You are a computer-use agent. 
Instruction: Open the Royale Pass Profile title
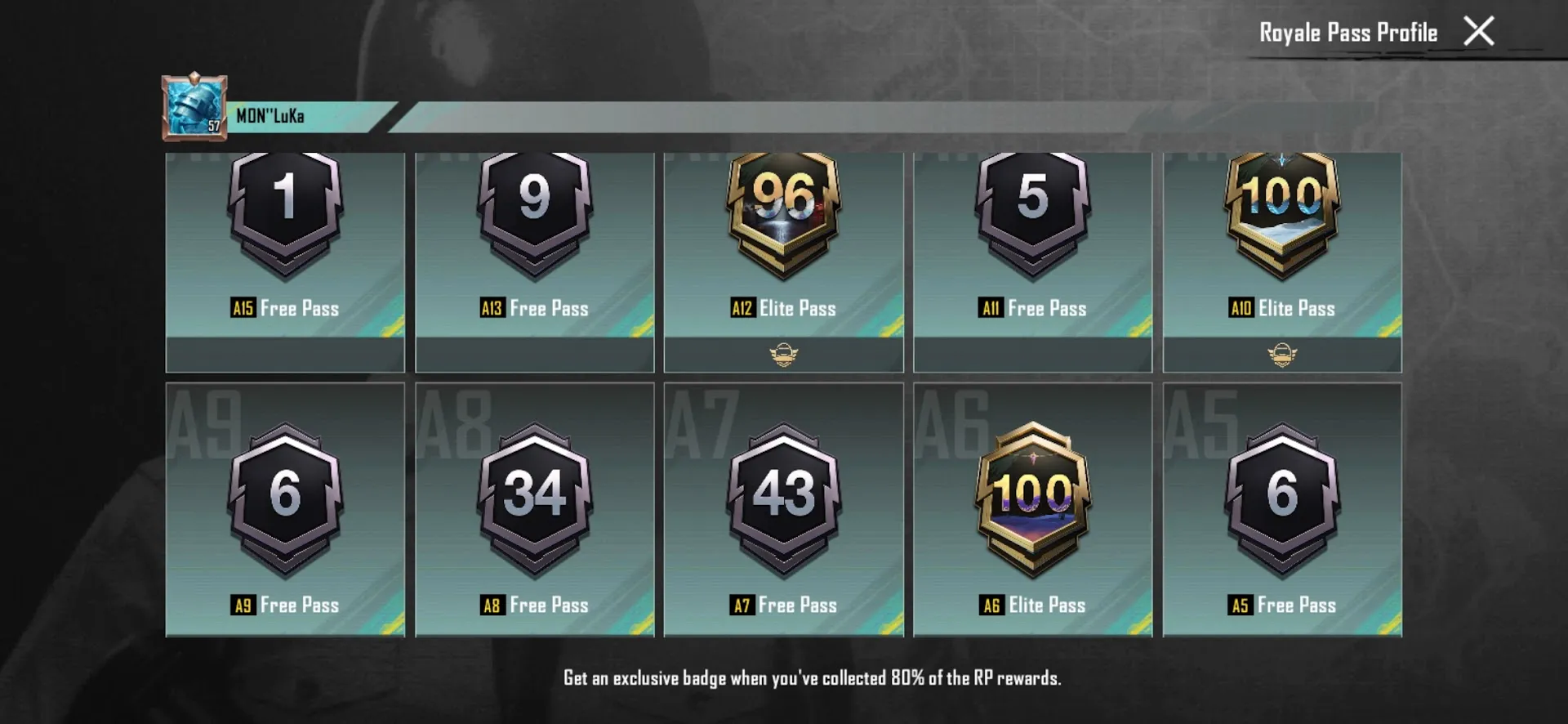(1347, 33)
